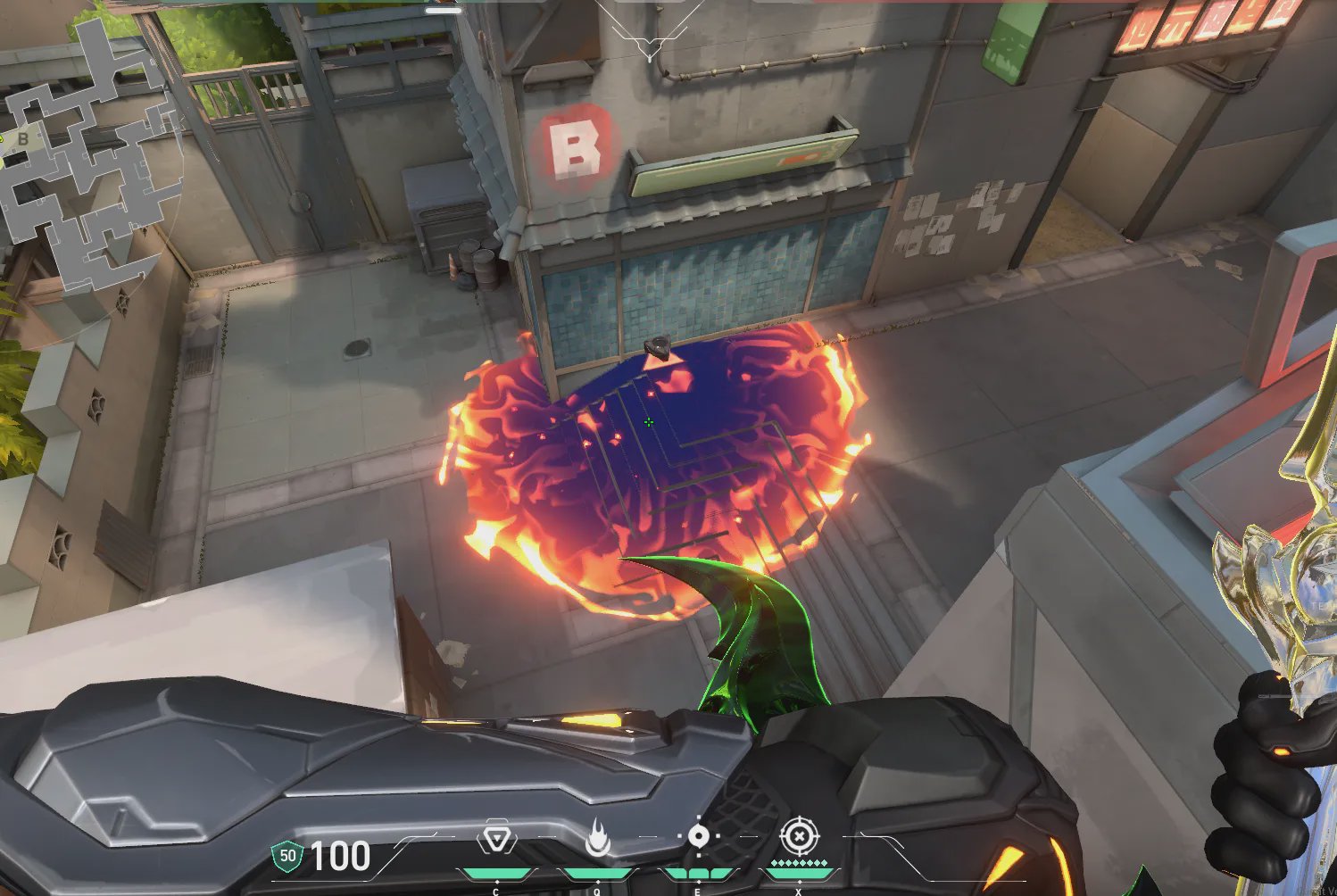This screenshot has width=1337, height=896.
Task: Activate the Orbital Strike ultimate icon
Action: tap(799, 837)
